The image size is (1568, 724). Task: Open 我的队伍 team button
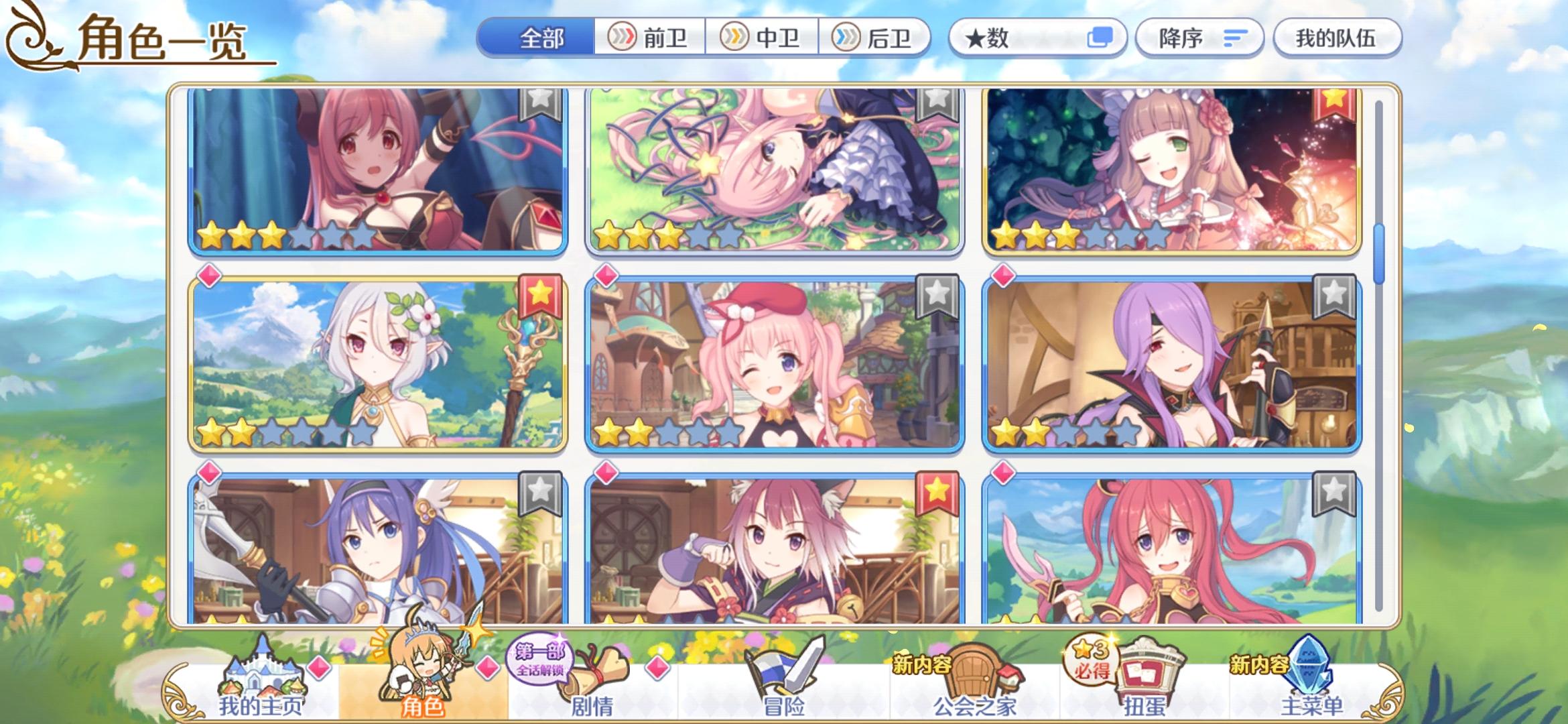pyautogui.click(x=1337, y=38)
